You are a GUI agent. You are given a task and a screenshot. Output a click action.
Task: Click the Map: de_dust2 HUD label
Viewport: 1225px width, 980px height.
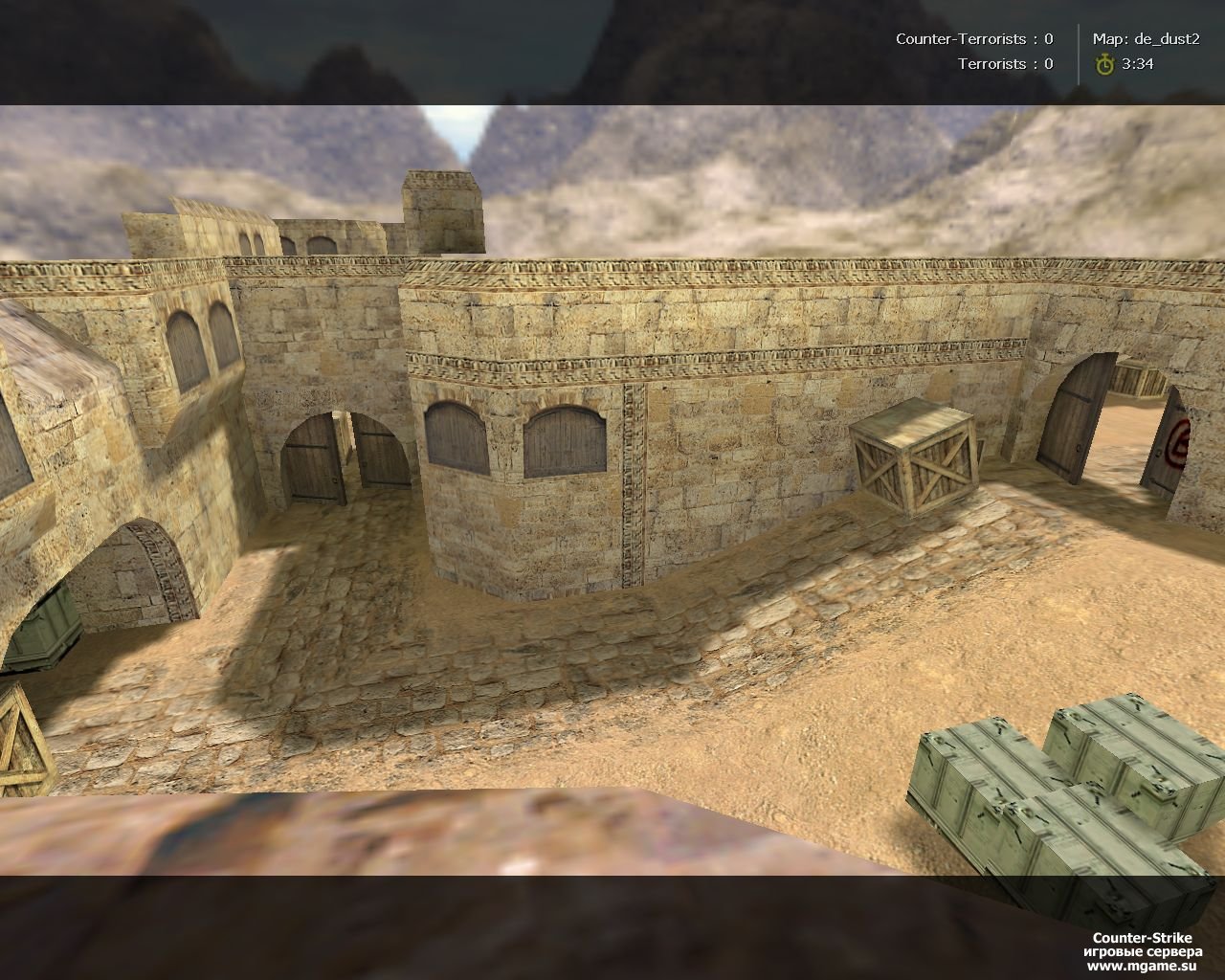pos(1145,41)
